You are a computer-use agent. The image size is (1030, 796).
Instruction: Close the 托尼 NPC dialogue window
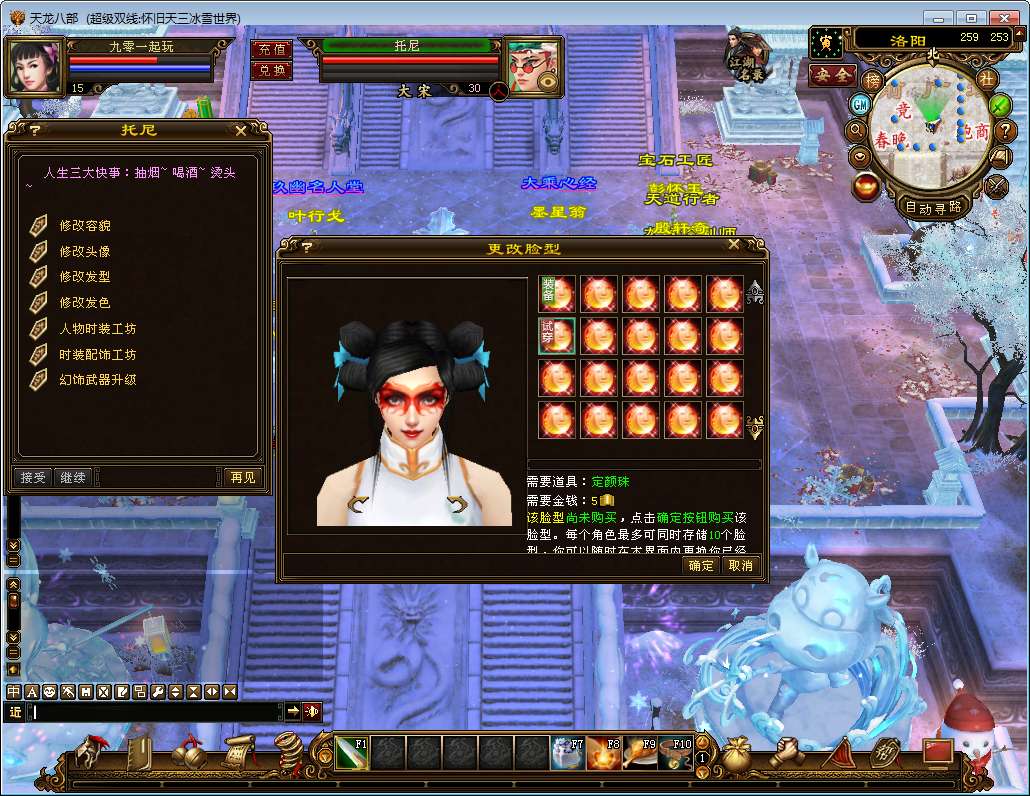coord(241,130)
